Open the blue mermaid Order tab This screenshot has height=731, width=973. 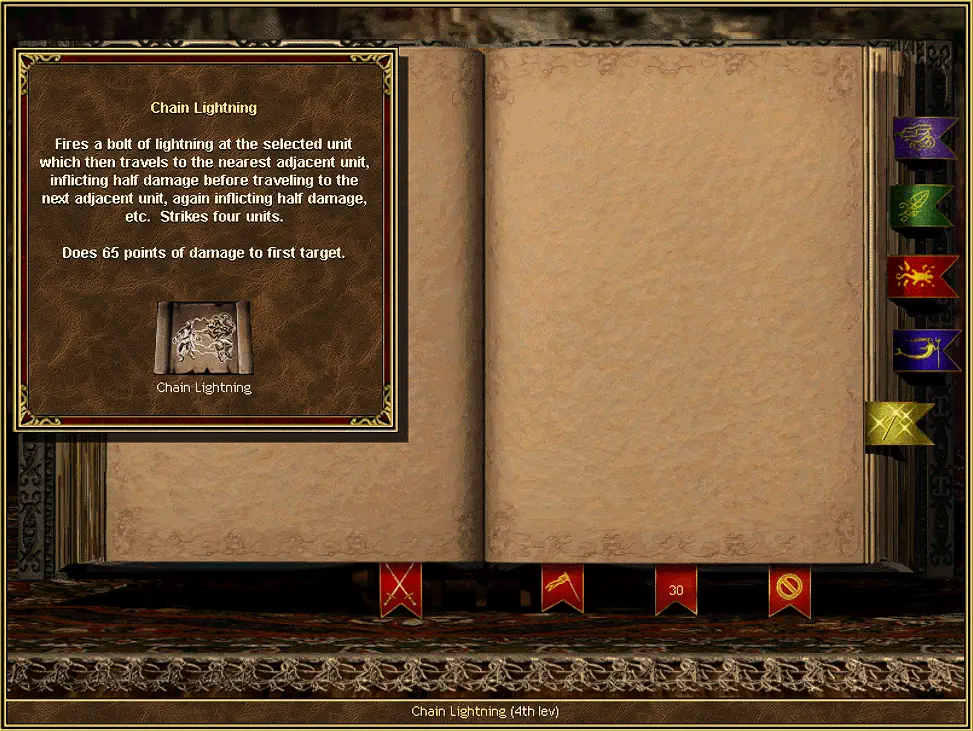[925, 348]
